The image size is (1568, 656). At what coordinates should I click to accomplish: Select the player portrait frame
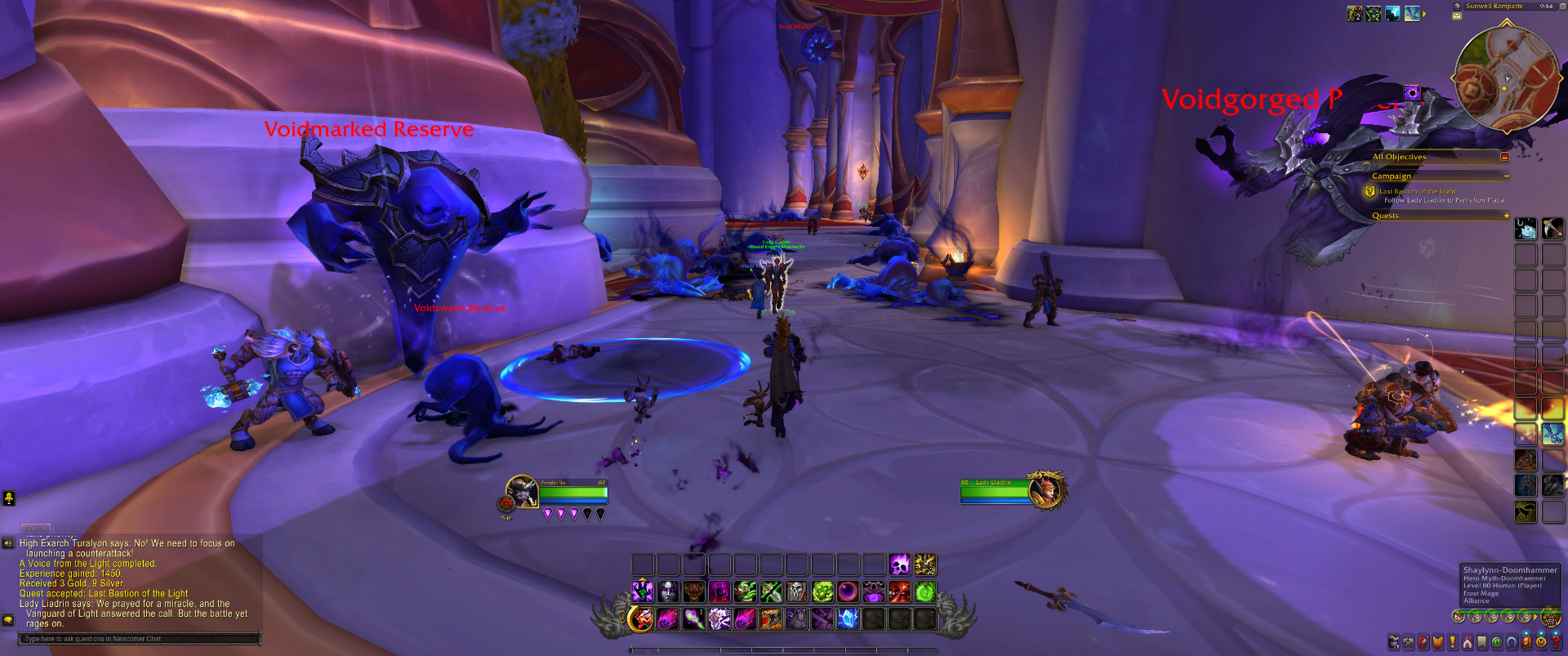(x=521, y=491)
